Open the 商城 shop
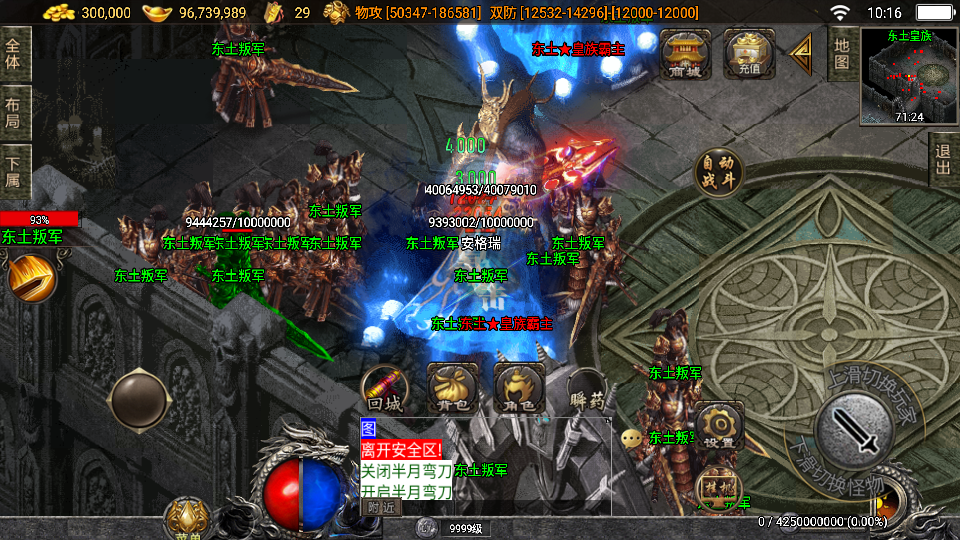Viewport: 960px width, 540px height. tap(685, 52)
